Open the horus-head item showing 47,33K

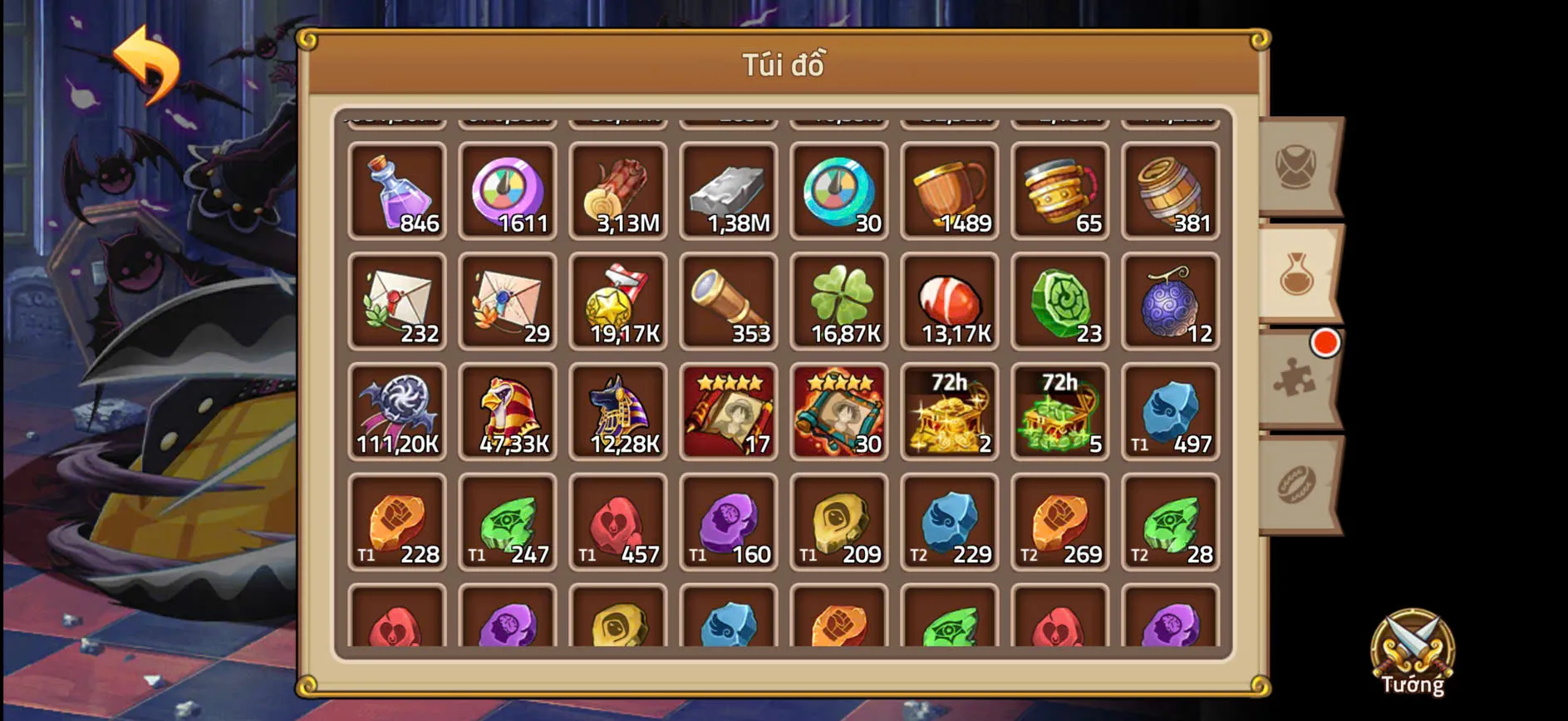(x=508, y=413)
